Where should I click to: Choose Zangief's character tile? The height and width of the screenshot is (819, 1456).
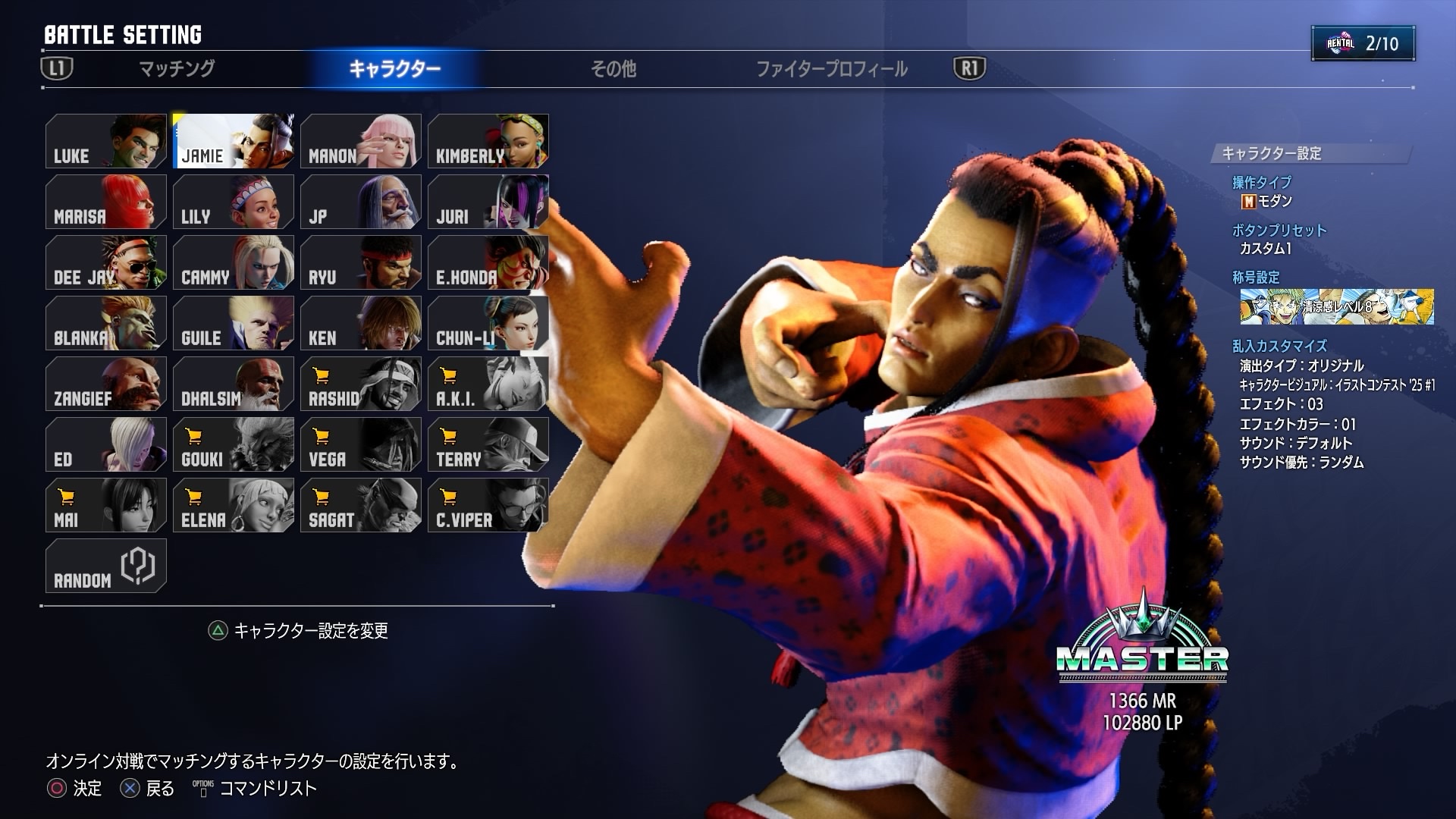106,384
